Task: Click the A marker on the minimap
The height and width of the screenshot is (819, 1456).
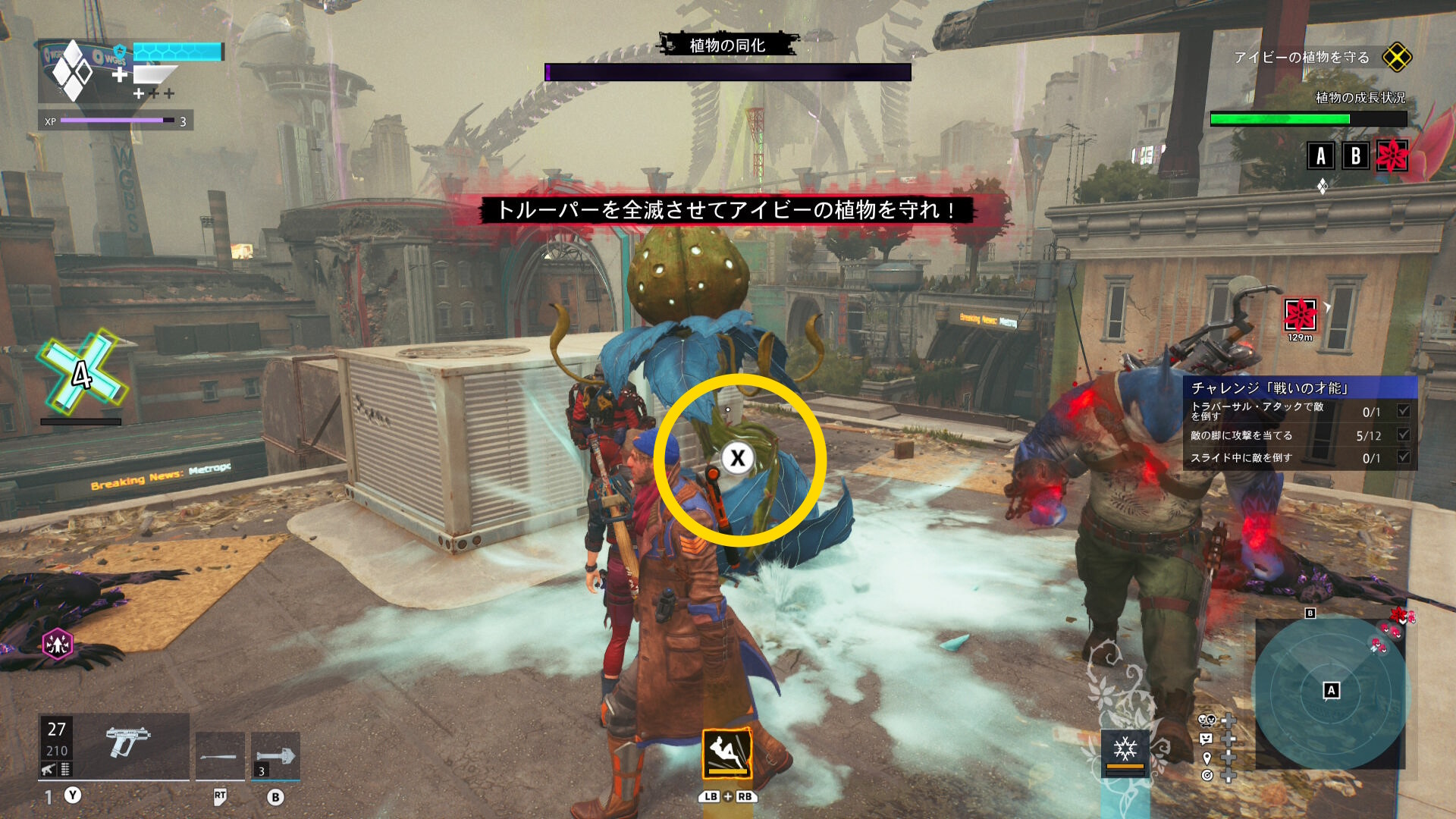Action: coord(1331,690)
